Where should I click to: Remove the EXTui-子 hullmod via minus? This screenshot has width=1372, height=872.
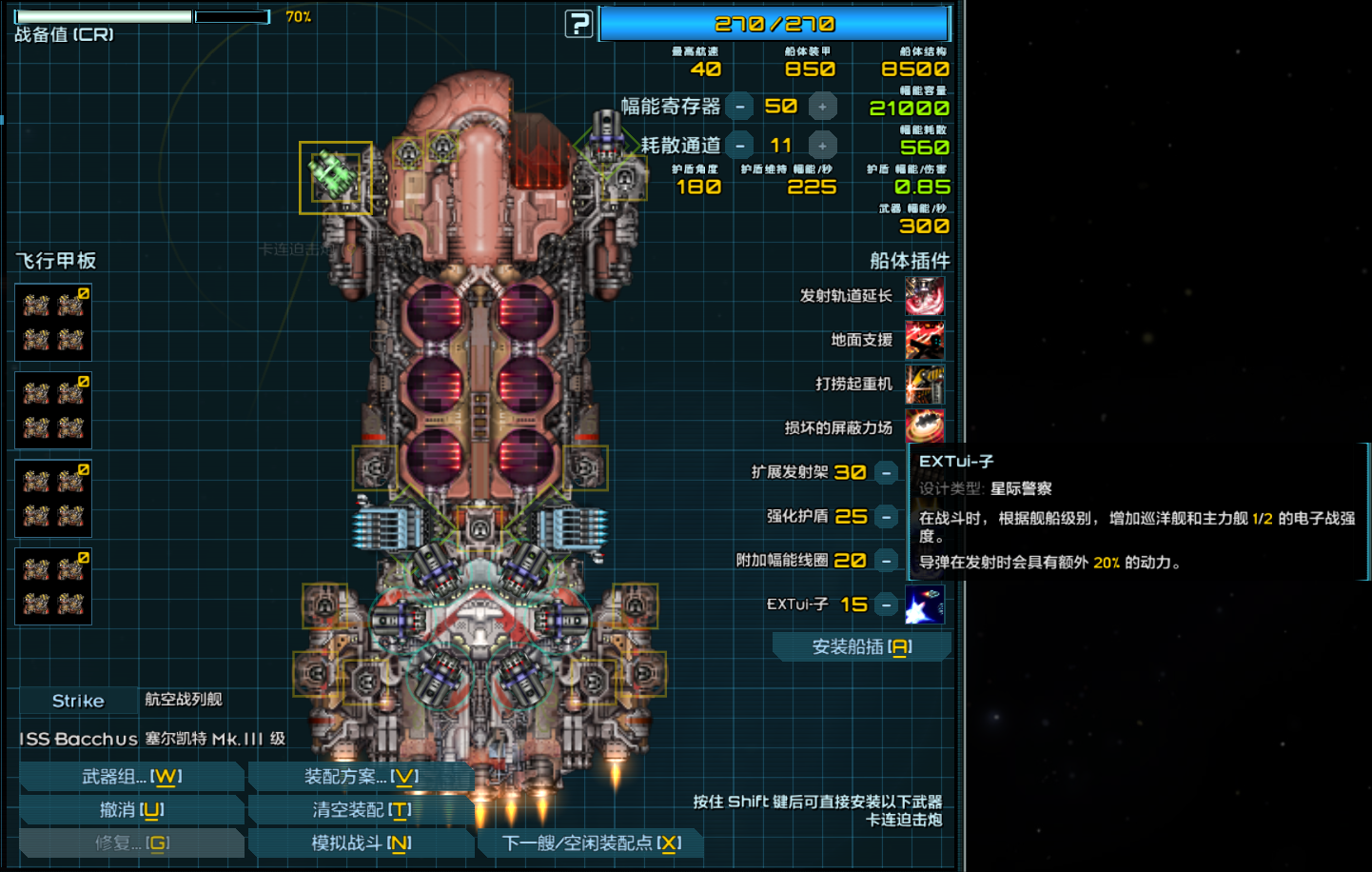click(x=886, y=604)
